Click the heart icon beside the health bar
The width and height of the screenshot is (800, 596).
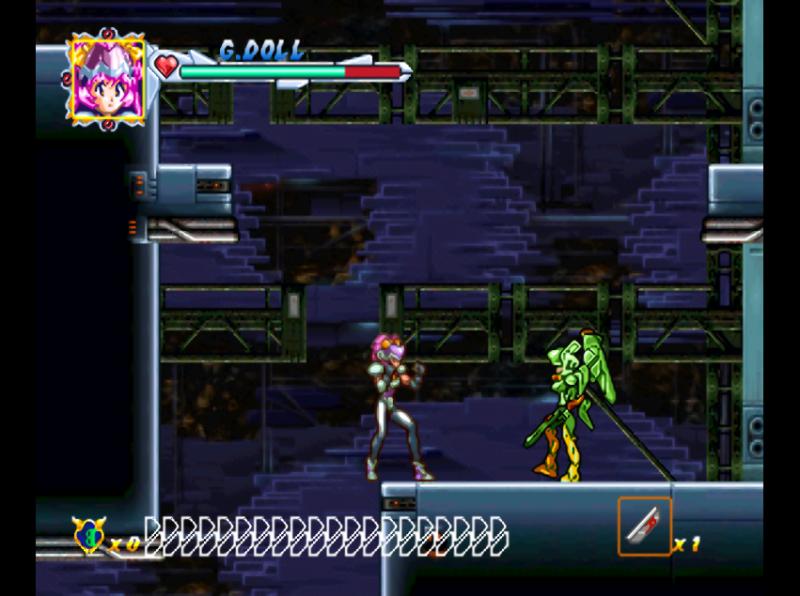165,67
